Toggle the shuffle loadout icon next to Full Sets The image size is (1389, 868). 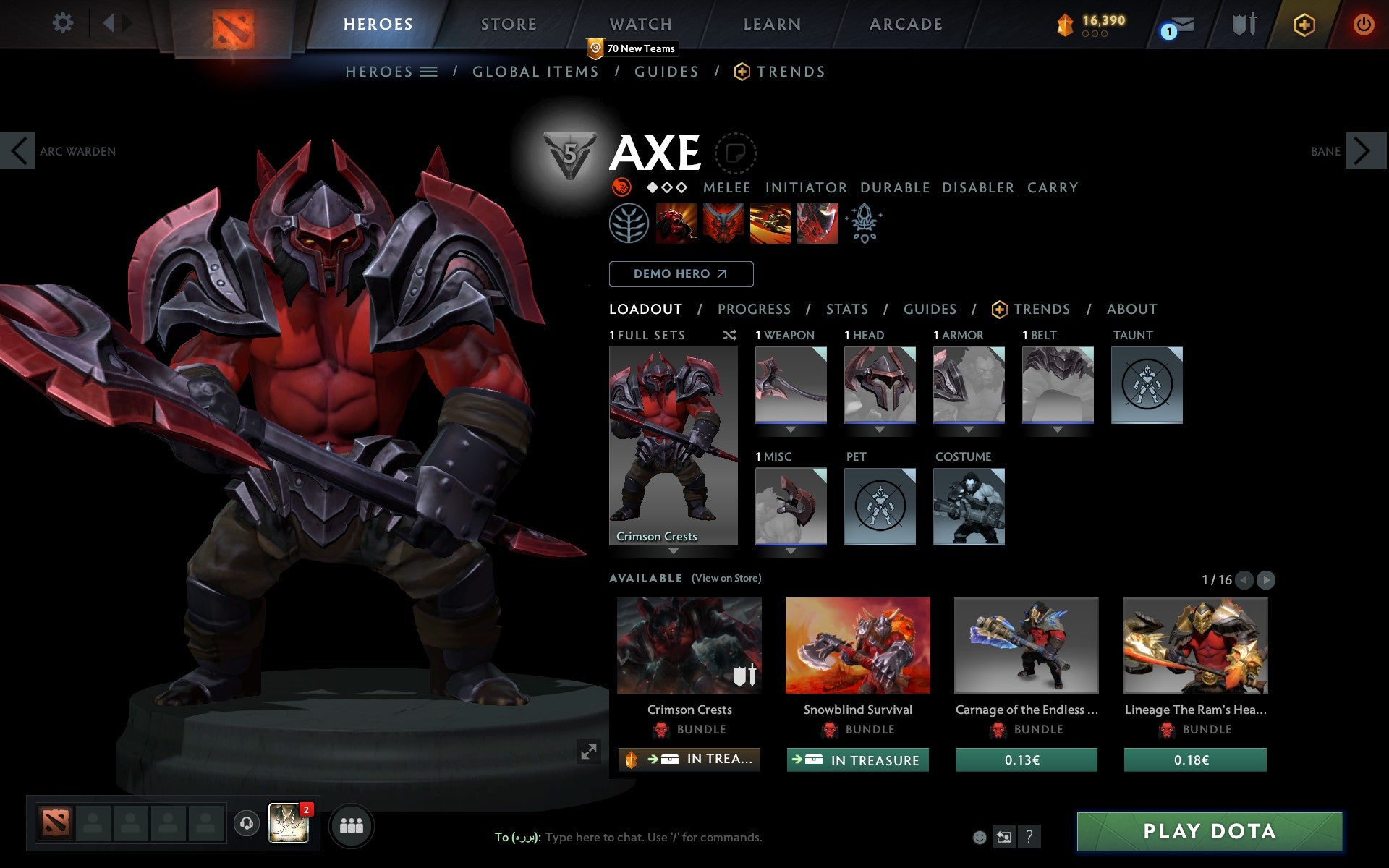[x=729, y=335]
